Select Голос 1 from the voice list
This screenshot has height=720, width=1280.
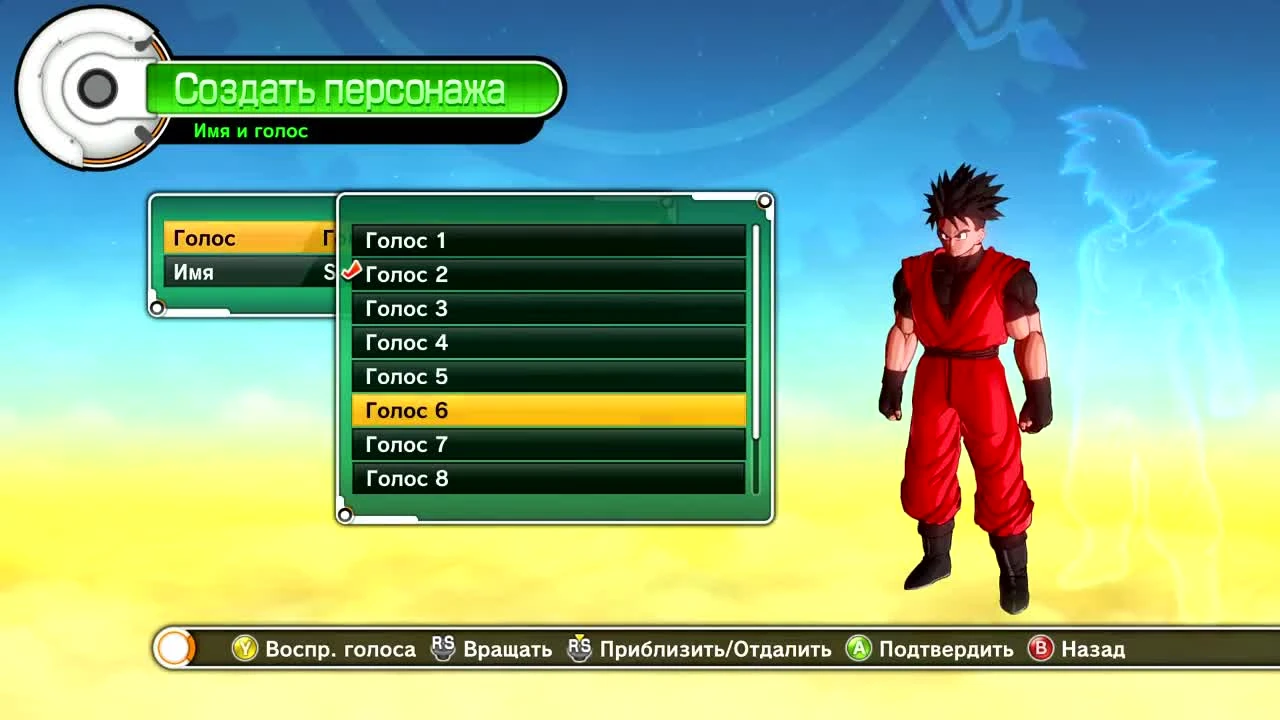548,240
